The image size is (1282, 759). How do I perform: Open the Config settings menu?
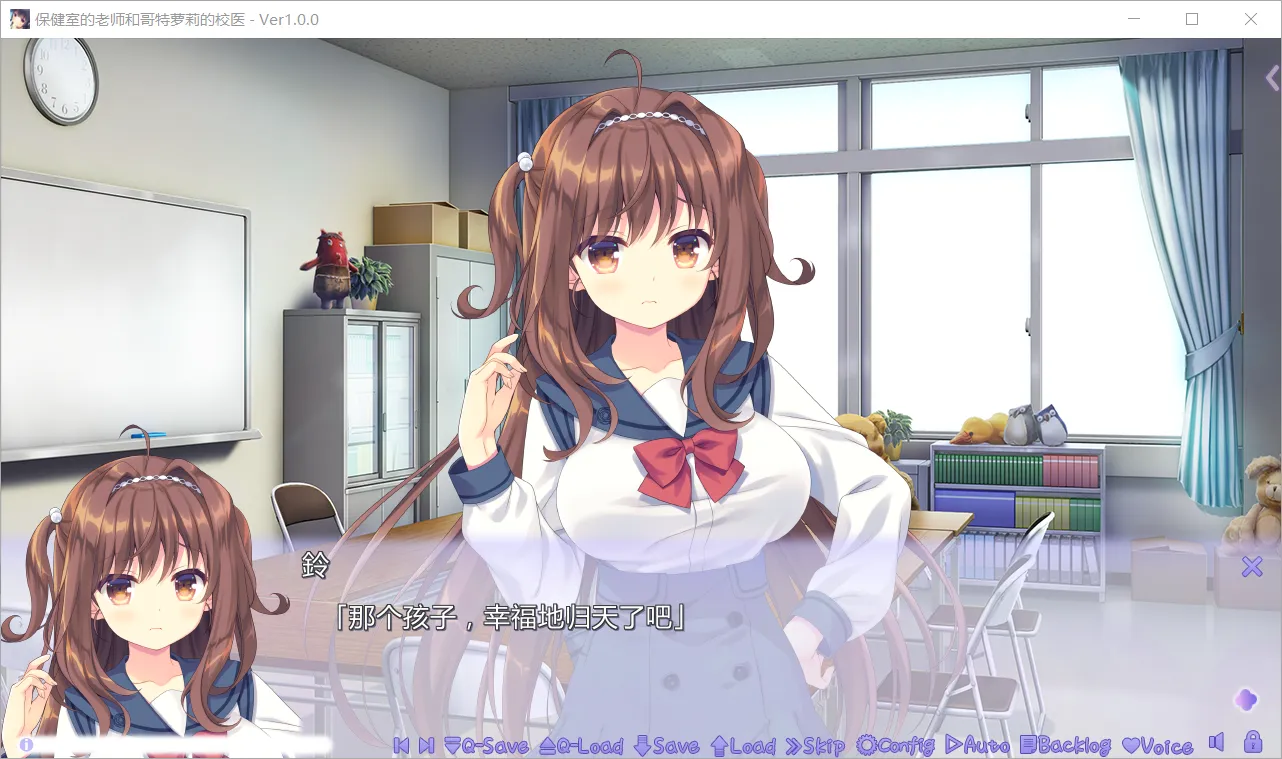[x=896, y=746]
